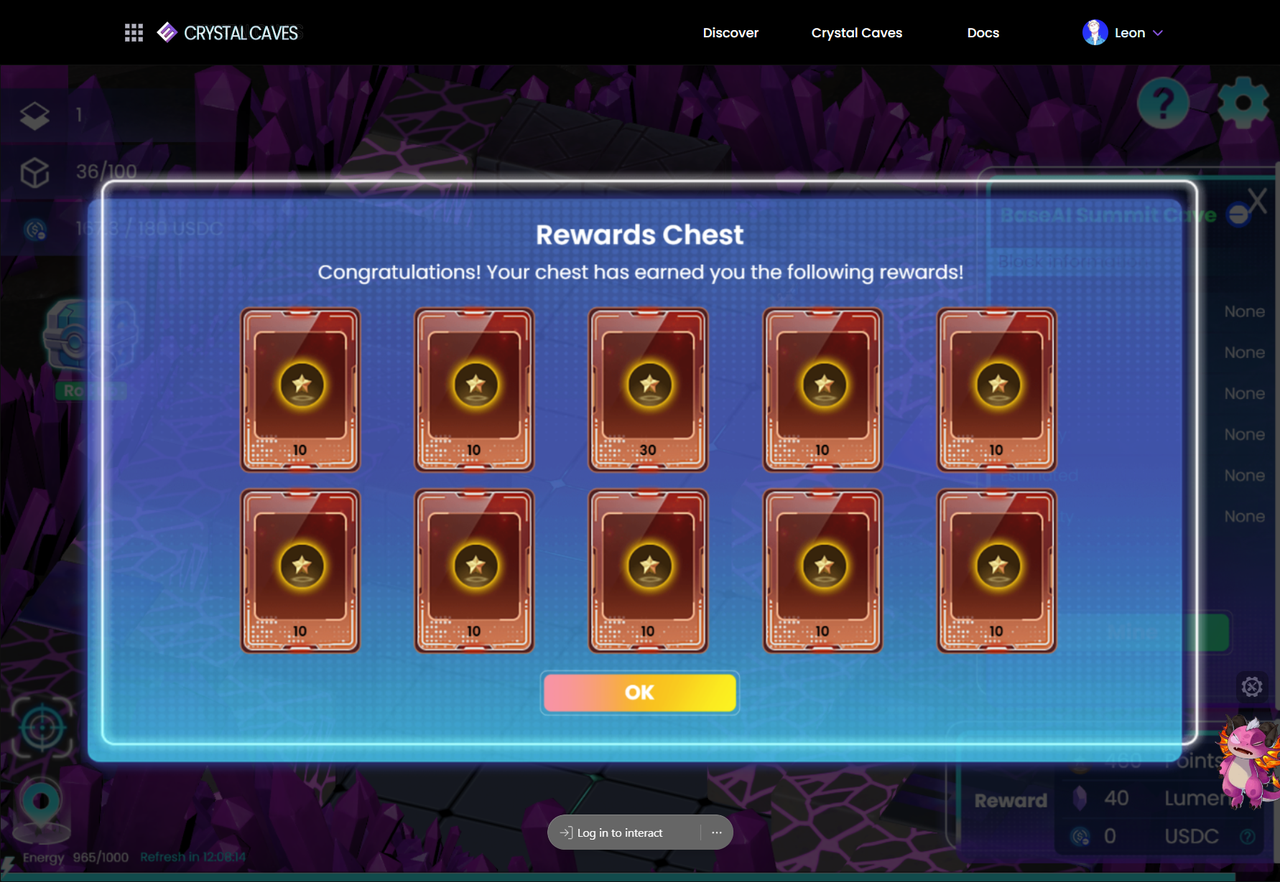Click the Log in to interact button
Image resolution: width=1280 pixels, height=882 pixels.
tap(621, 833)
